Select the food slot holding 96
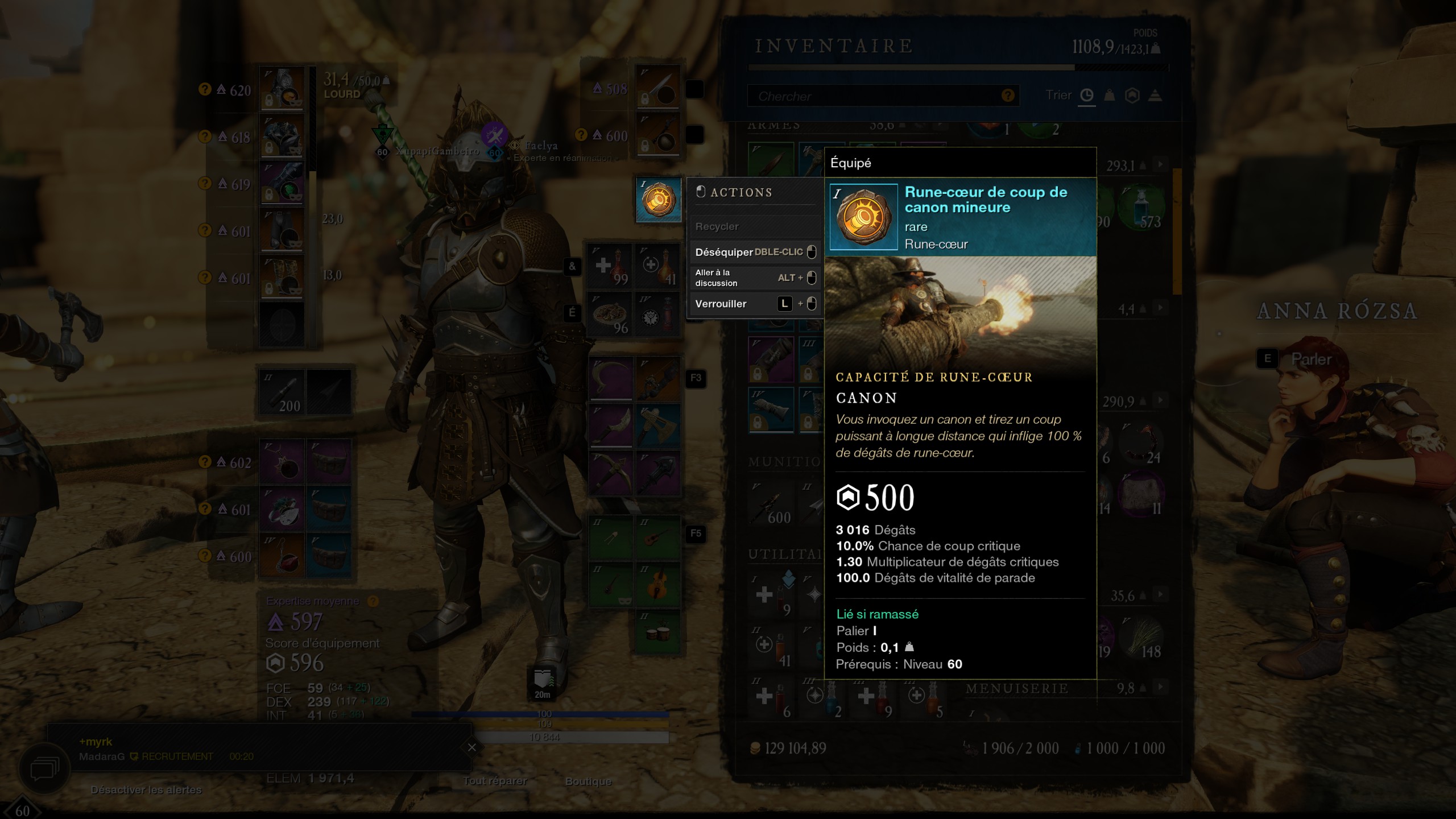The height and width of the screenshot is (819, 1456). click(610, 315)
